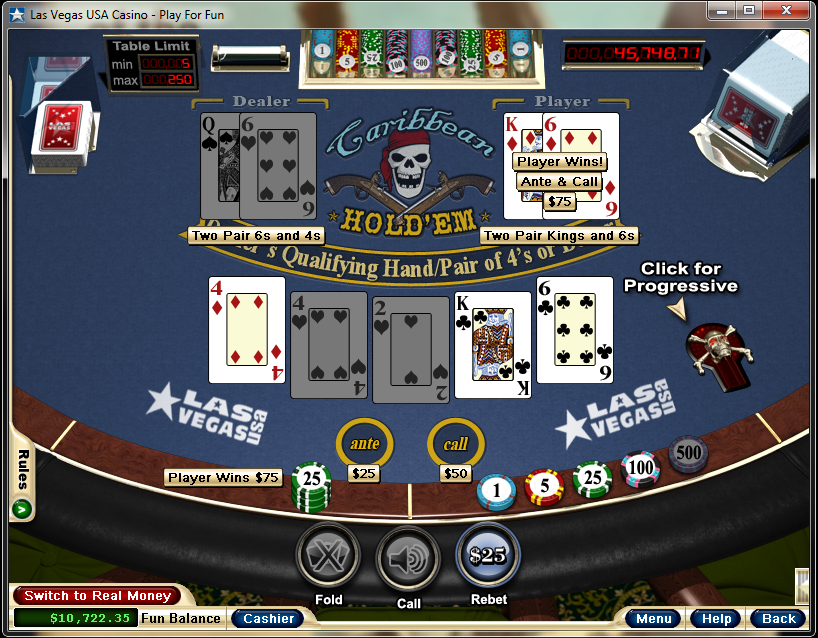Click the call betting circle
Viewport: 818px width, 638px height.
(456, 443)
